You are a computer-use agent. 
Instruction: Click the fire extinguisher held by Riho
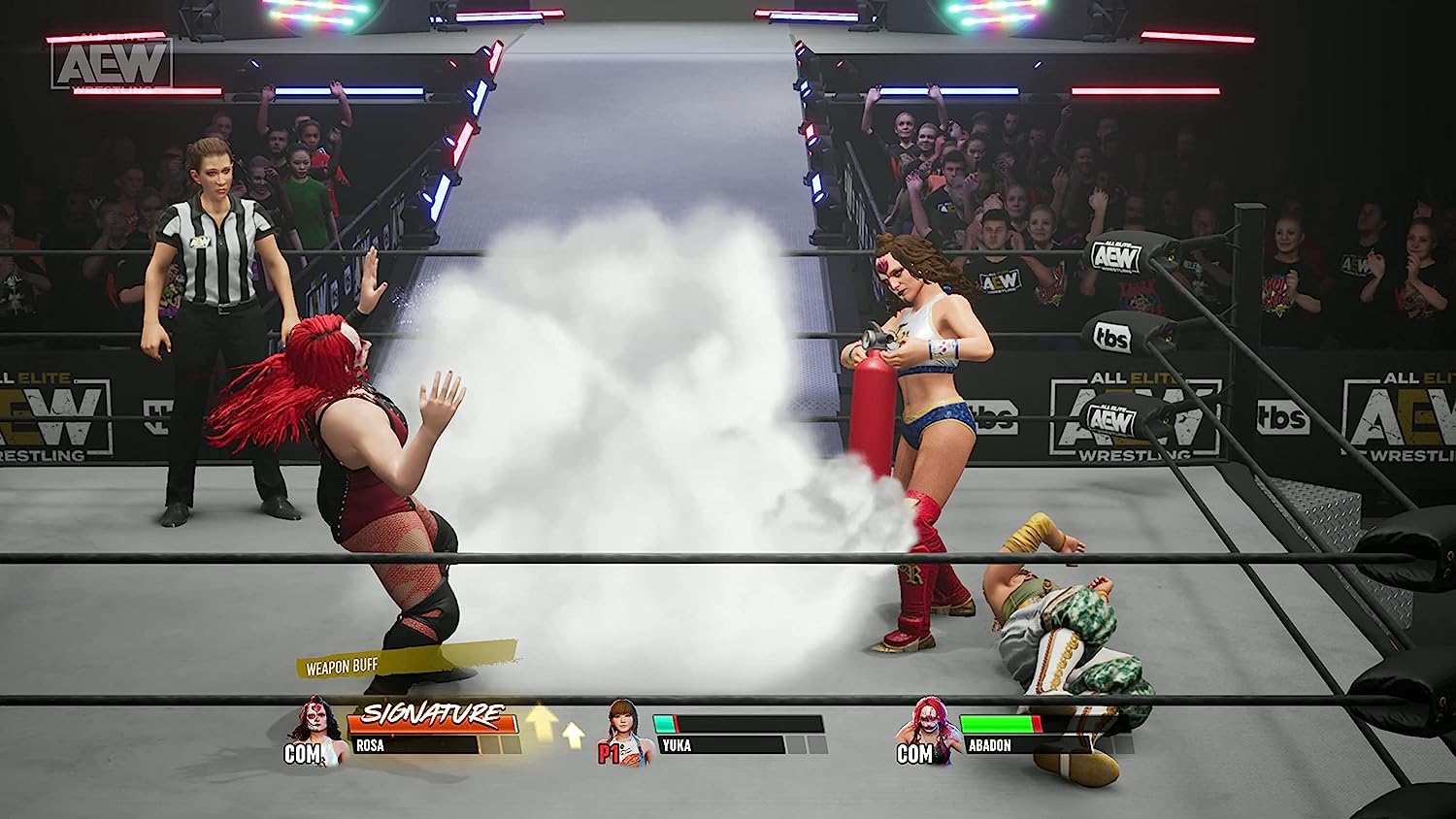click(x=872, y=398)
